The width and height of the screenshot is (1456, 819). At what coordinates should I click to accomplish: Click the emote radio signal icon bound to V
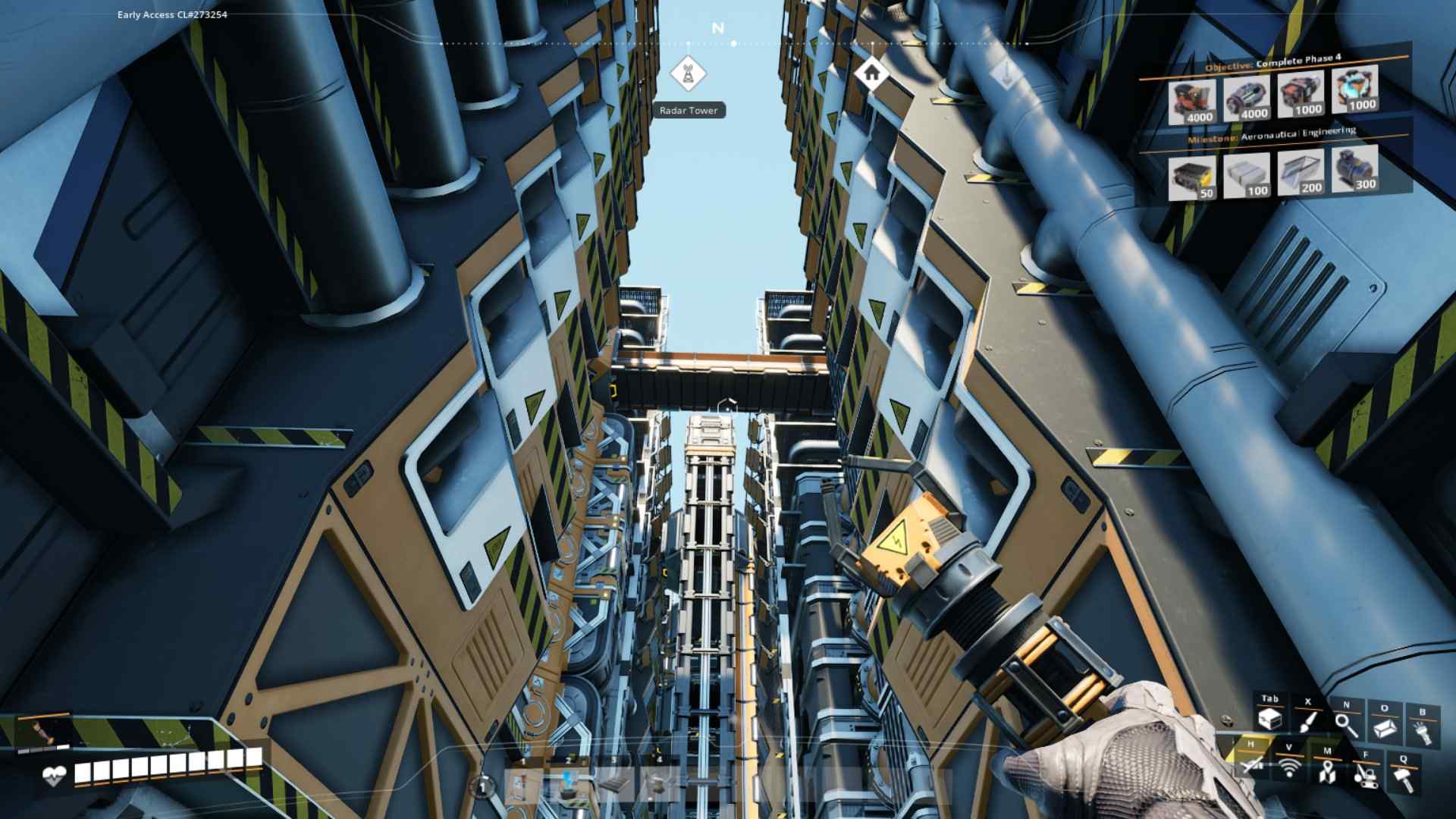pos(1289,767)
